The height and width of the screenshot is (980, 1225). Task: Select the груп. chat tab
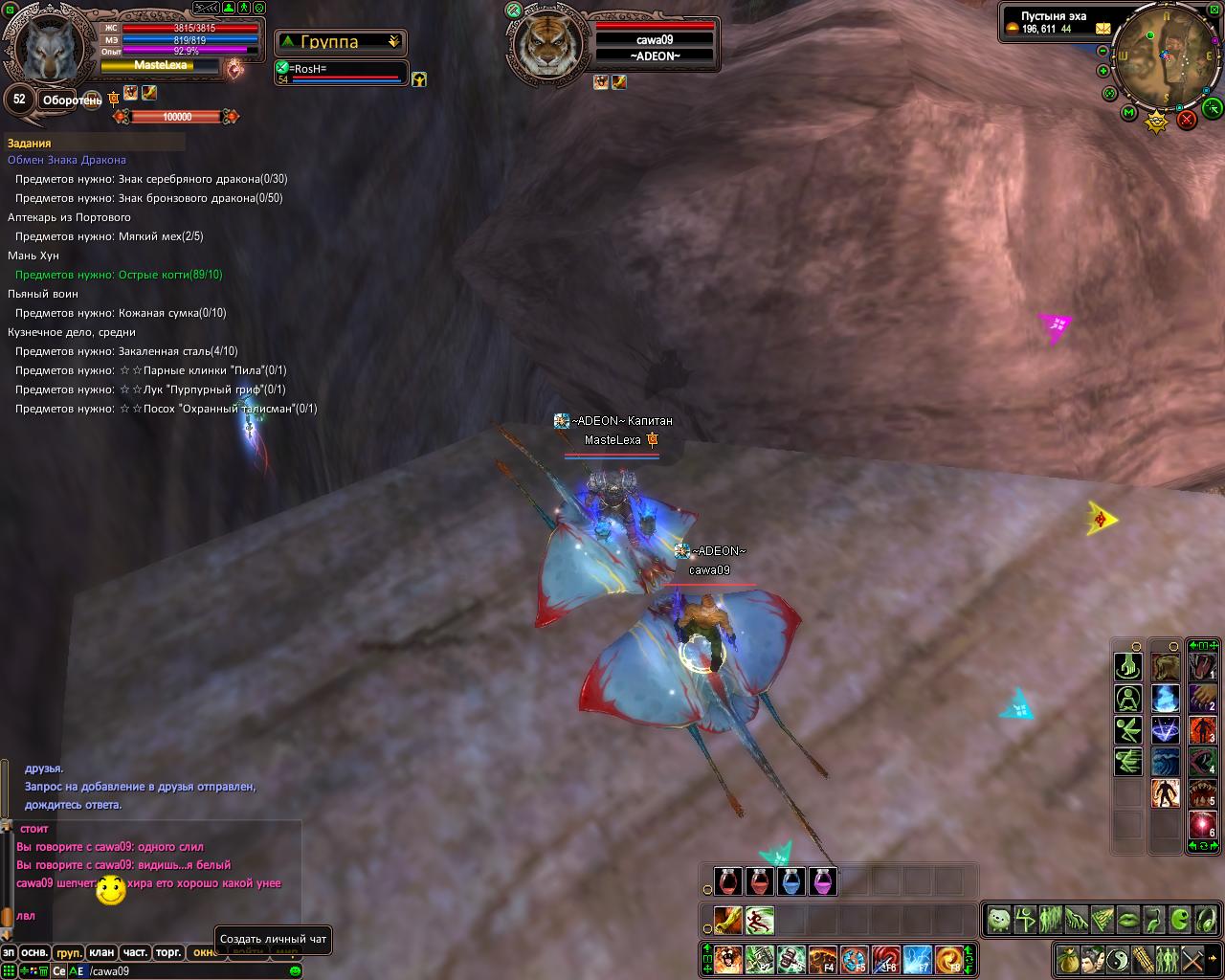[68, 952]
